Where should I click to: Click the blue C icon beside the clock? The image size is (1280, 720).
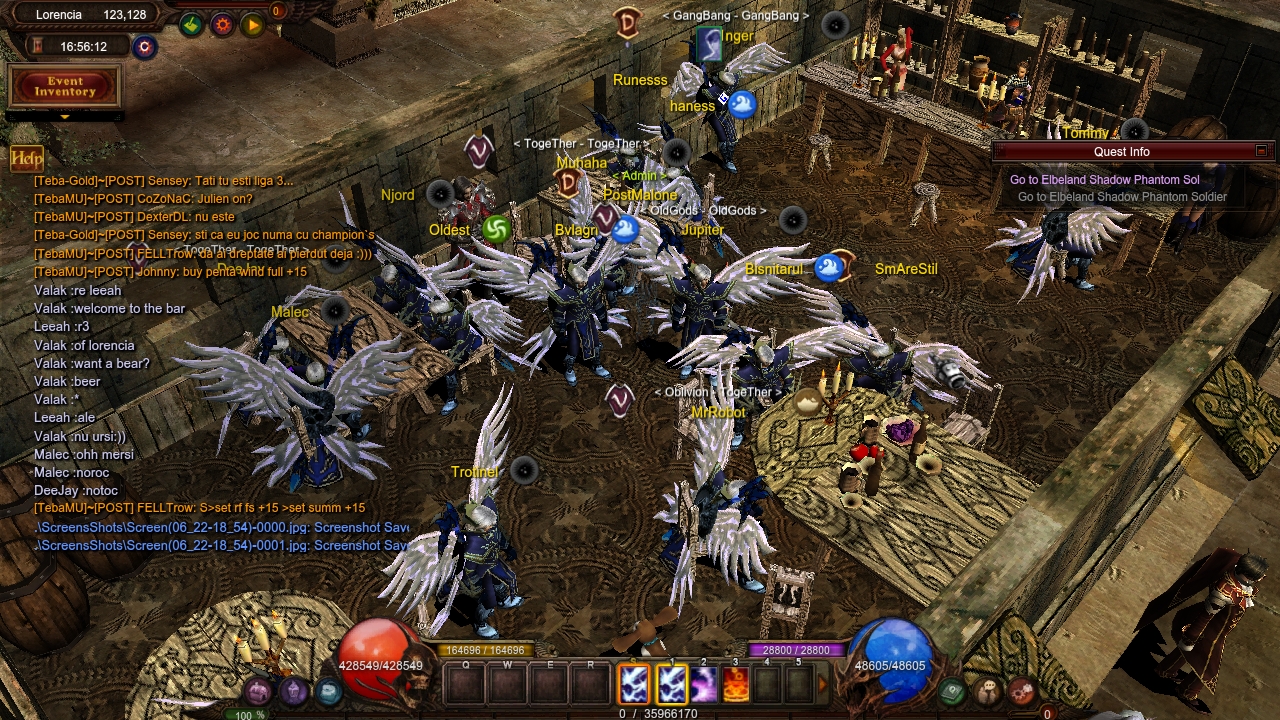[x=145, y=47]
